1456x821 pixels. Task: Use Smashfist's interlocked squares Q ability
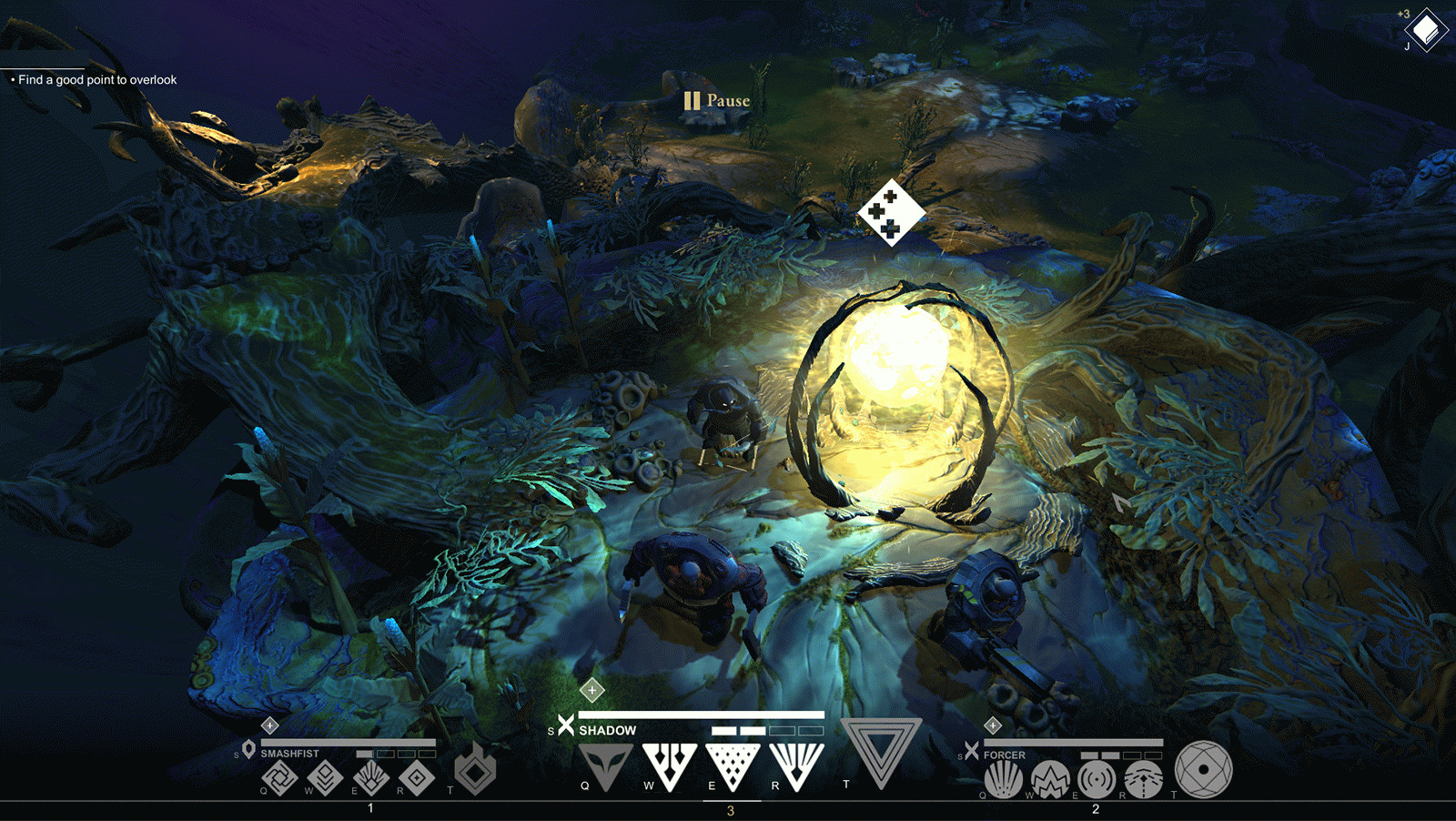click(x=279, y=778)
